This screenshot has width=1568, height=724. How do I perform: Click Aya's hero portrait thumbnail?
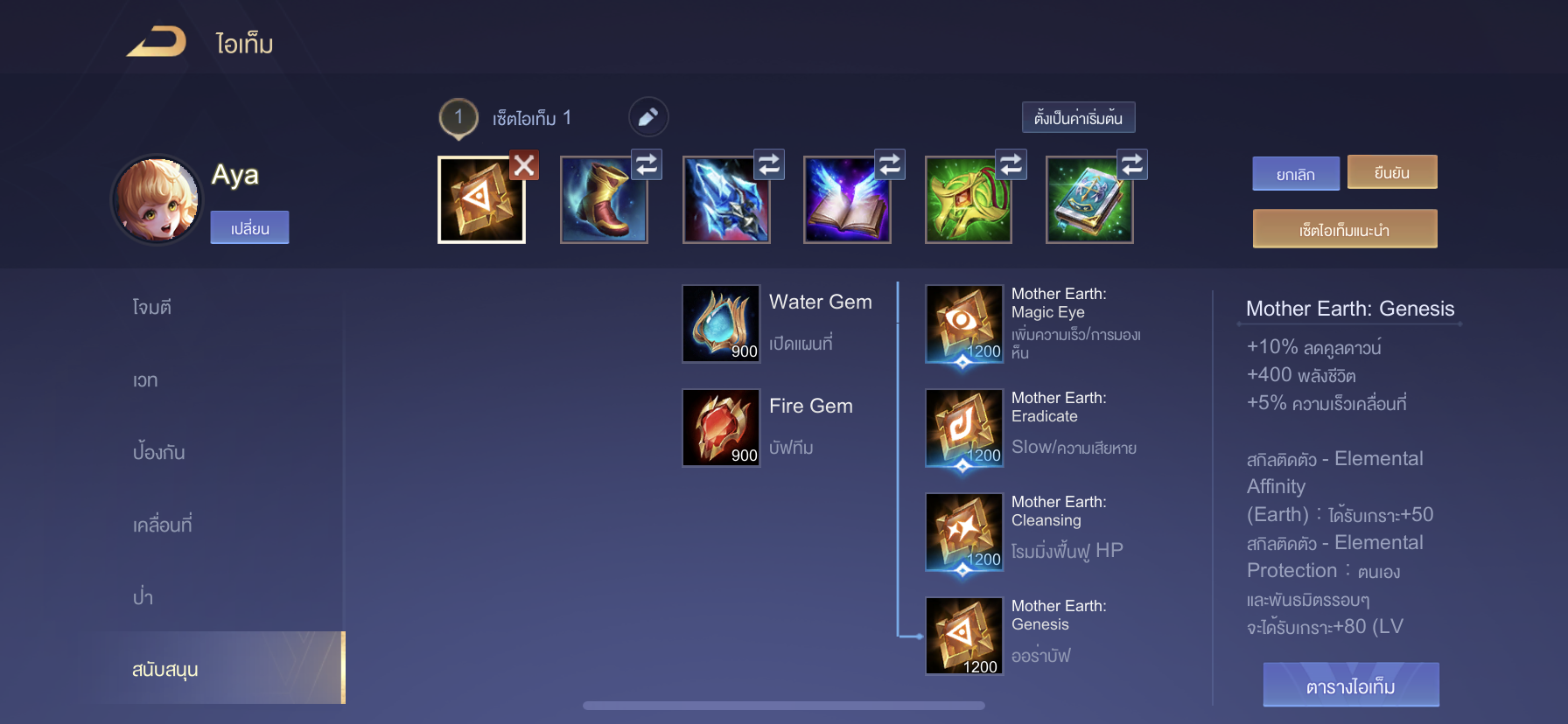pos(156,199)
